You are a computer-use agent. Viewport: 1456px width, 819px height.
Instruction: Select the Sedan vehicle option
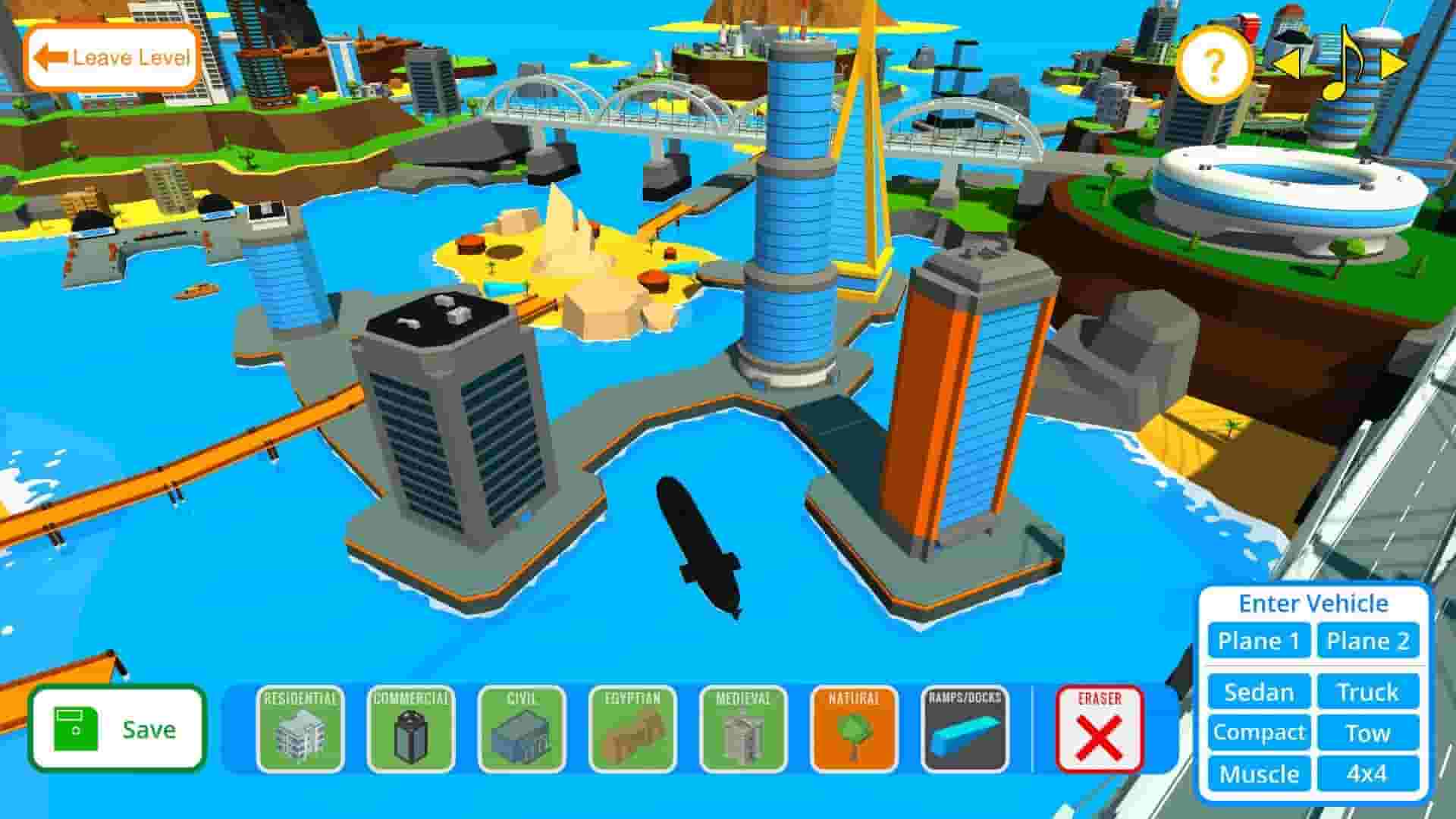[x=1258, y=692]
